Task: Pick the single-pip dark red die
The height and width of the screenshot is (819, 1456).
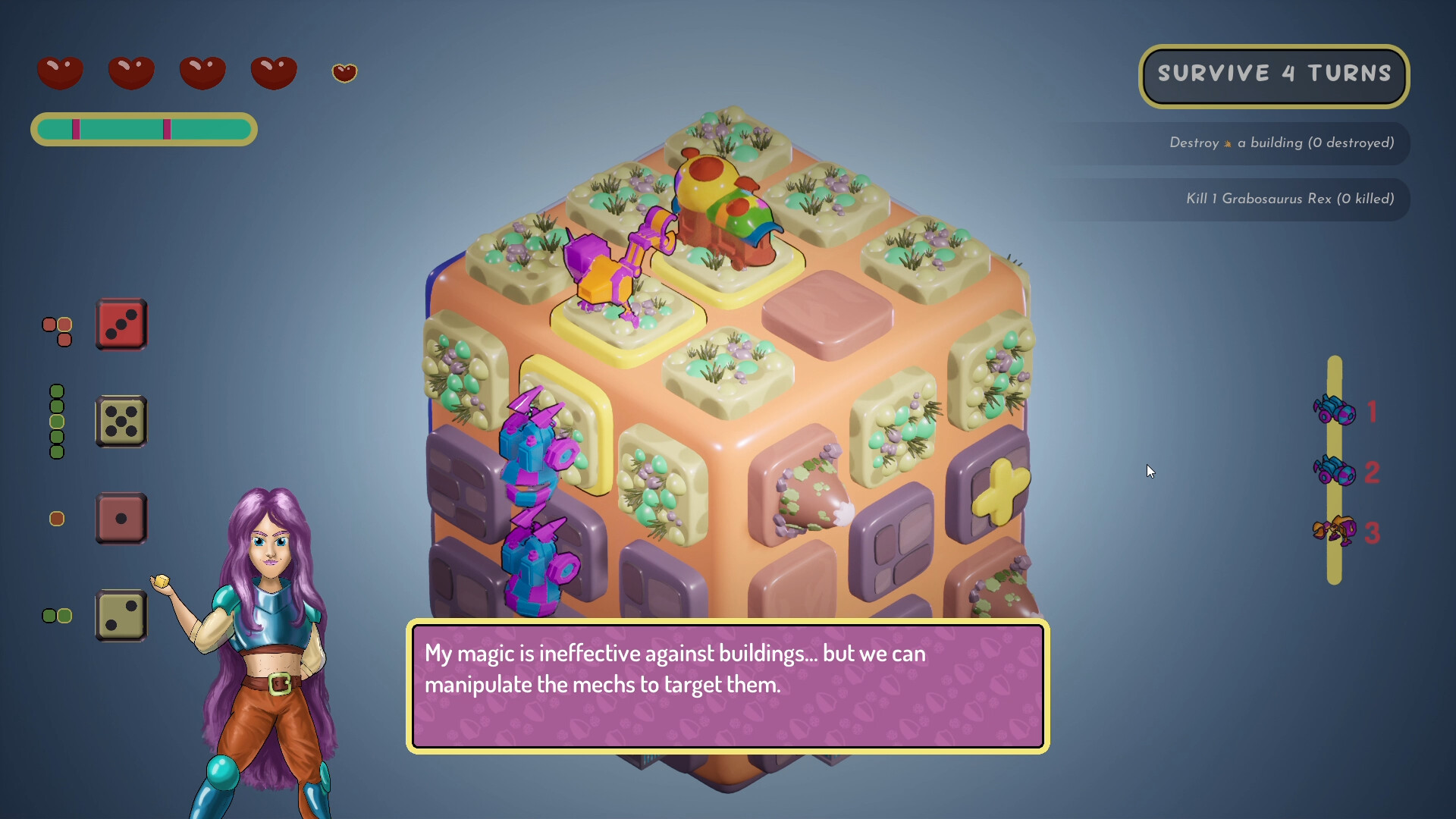Action: pyautogui.click(x=121, y=519)
